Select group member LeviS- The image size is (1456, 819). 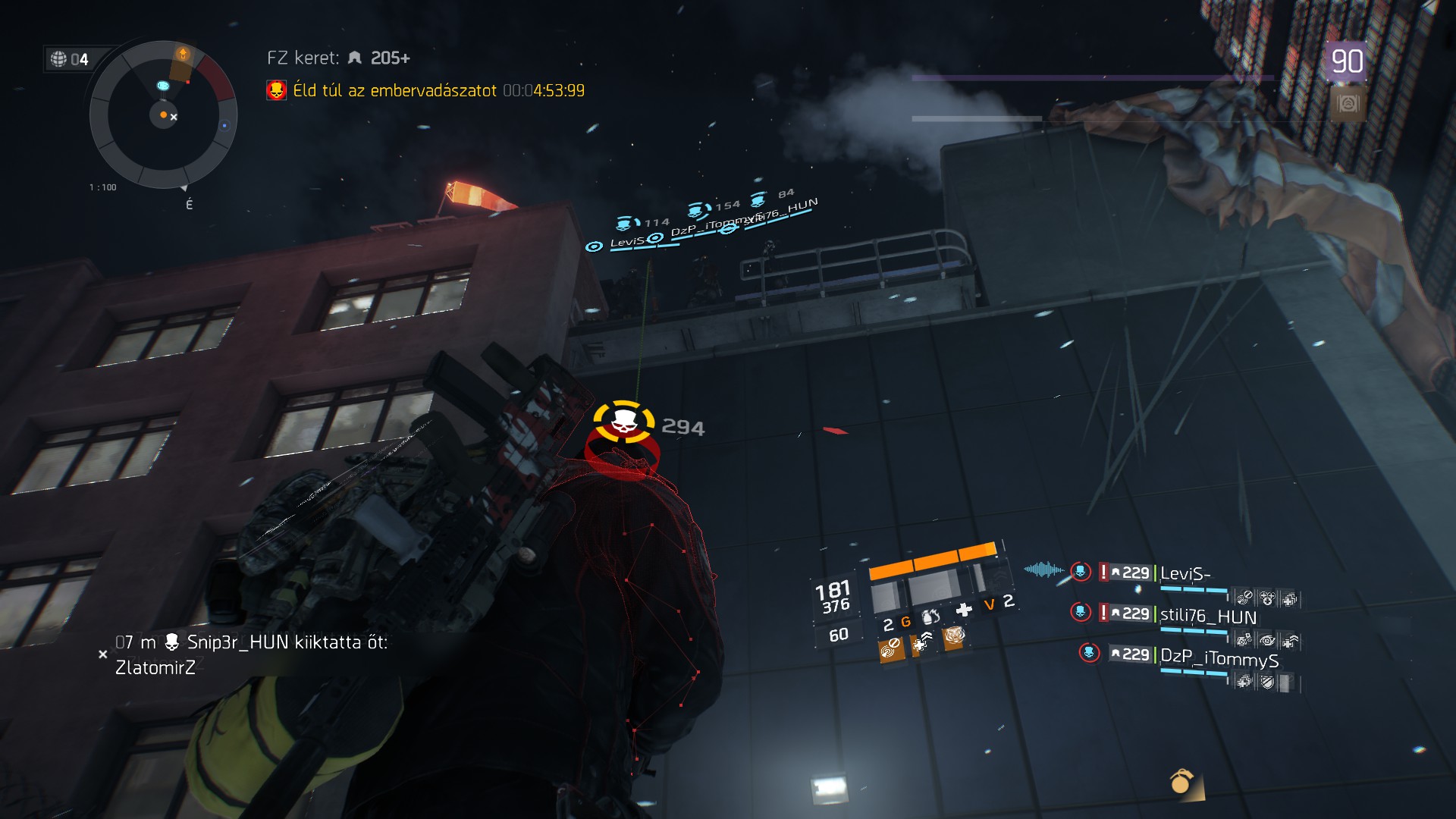coord(1185,573)
